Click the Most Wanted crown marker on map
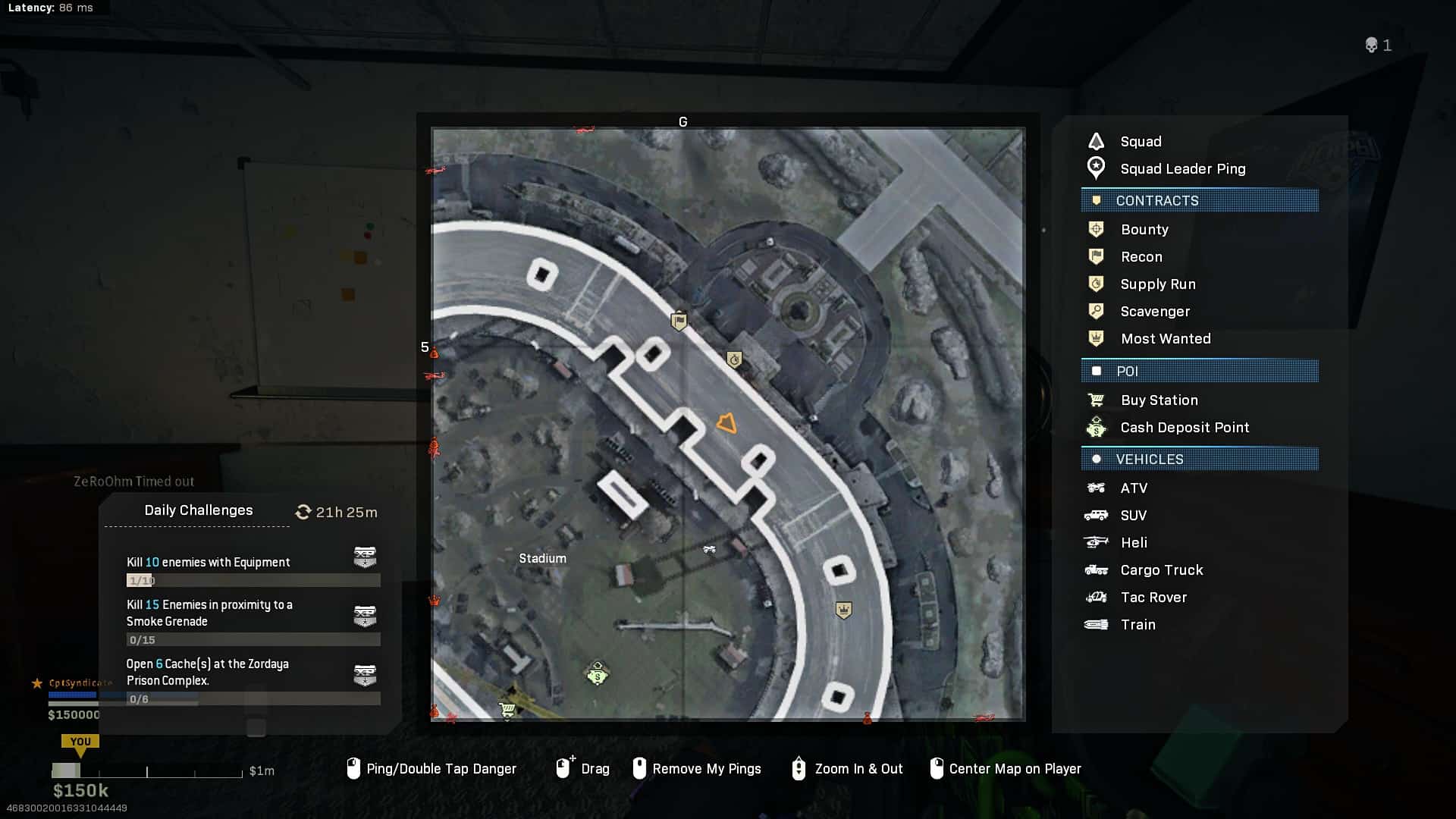The height and width of the screenshot is (819, 1456). [x=843, y=610]
